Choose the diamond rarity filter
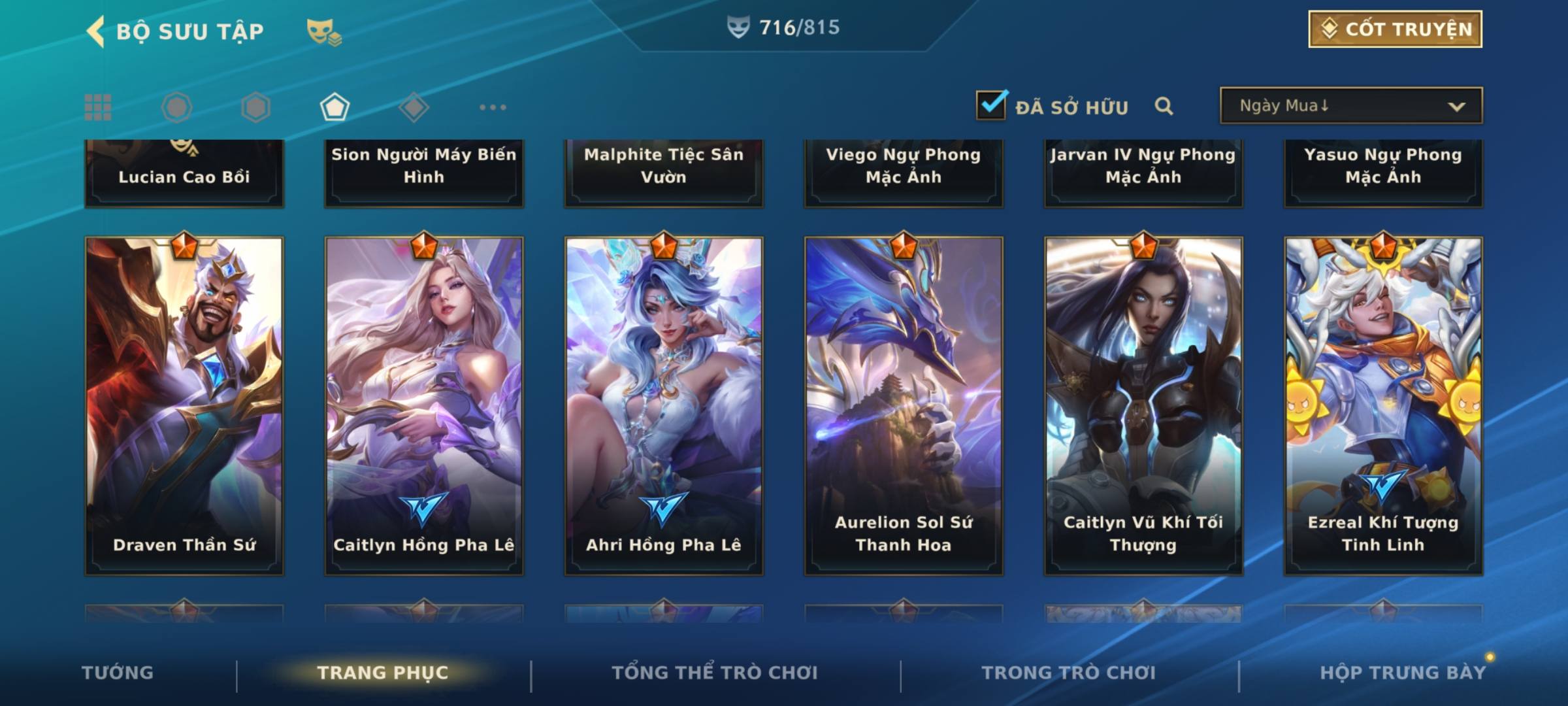This screenshot has width=1568, height=706. pos(414,107)
